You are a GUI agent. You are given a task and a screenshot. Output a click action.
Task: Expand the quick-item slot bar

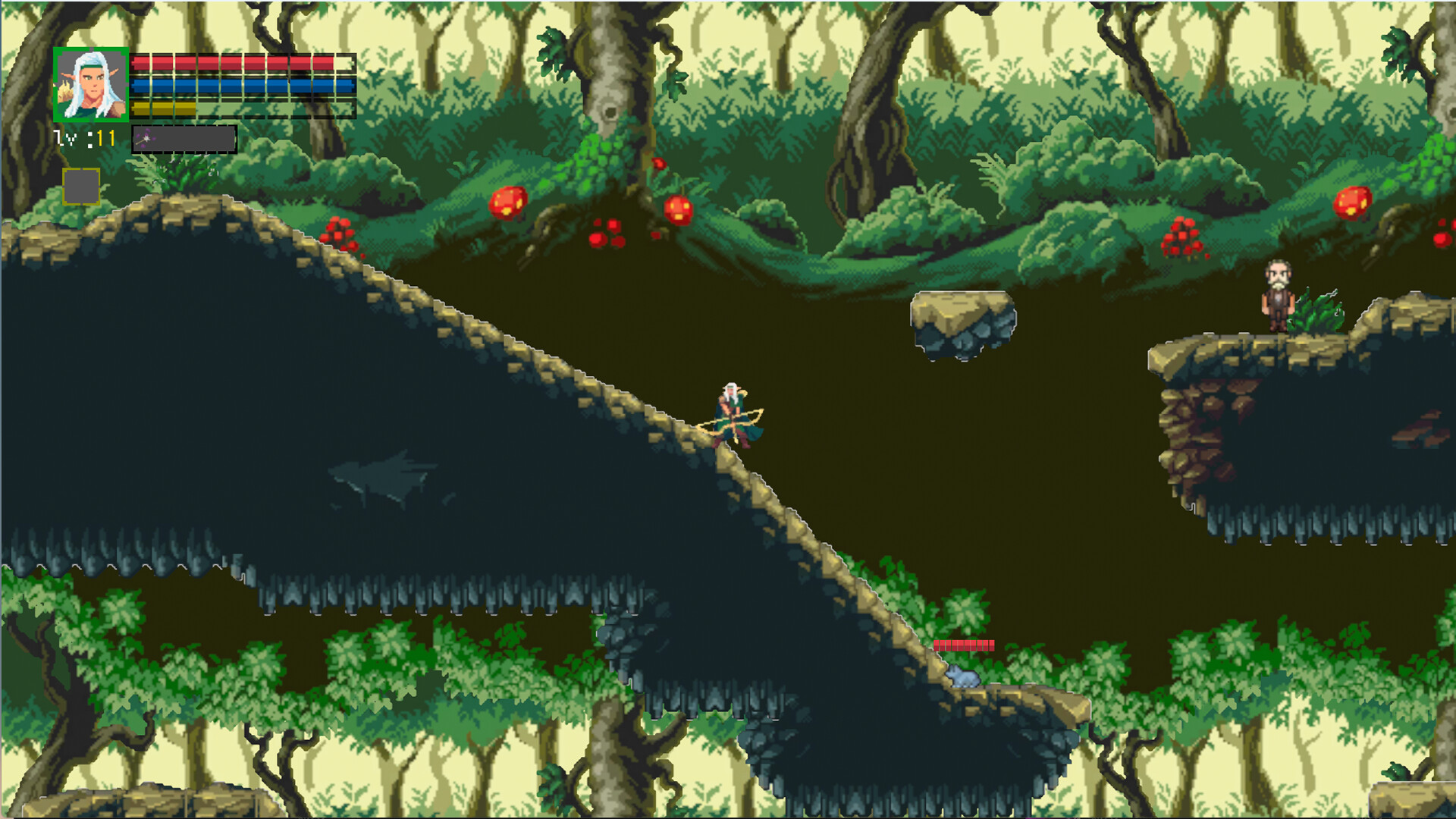pos(182,137)
